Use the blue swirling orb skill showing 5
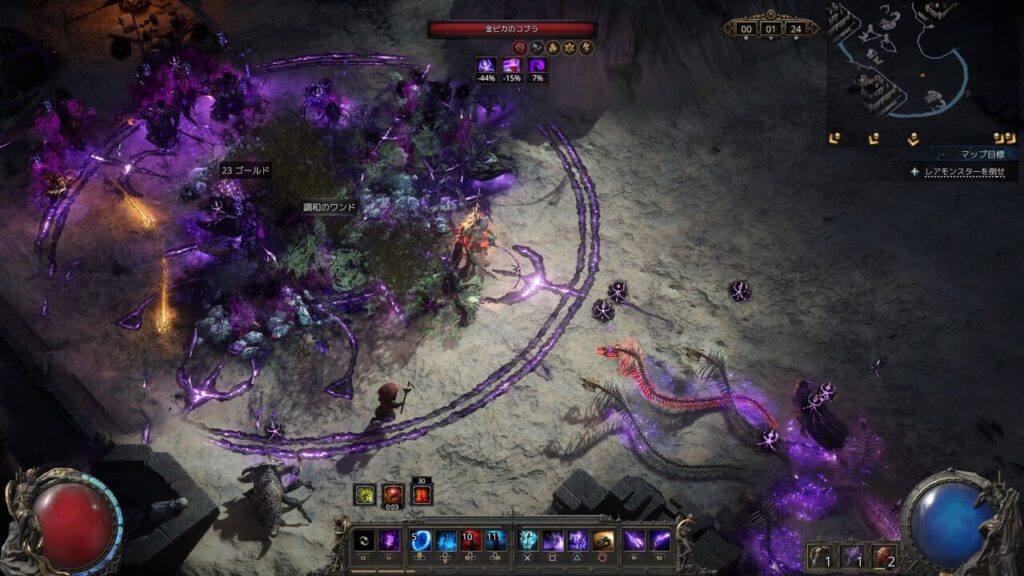The image size is (1024, 576). pyautogui.click(x=420, y=541)
